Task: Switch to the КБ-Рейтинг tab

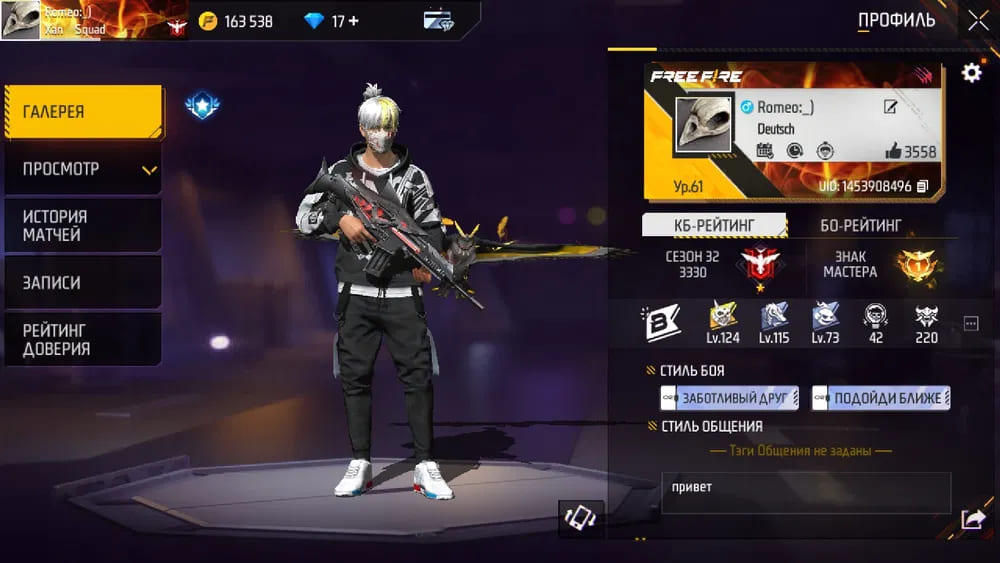Action: coord(714,225)
